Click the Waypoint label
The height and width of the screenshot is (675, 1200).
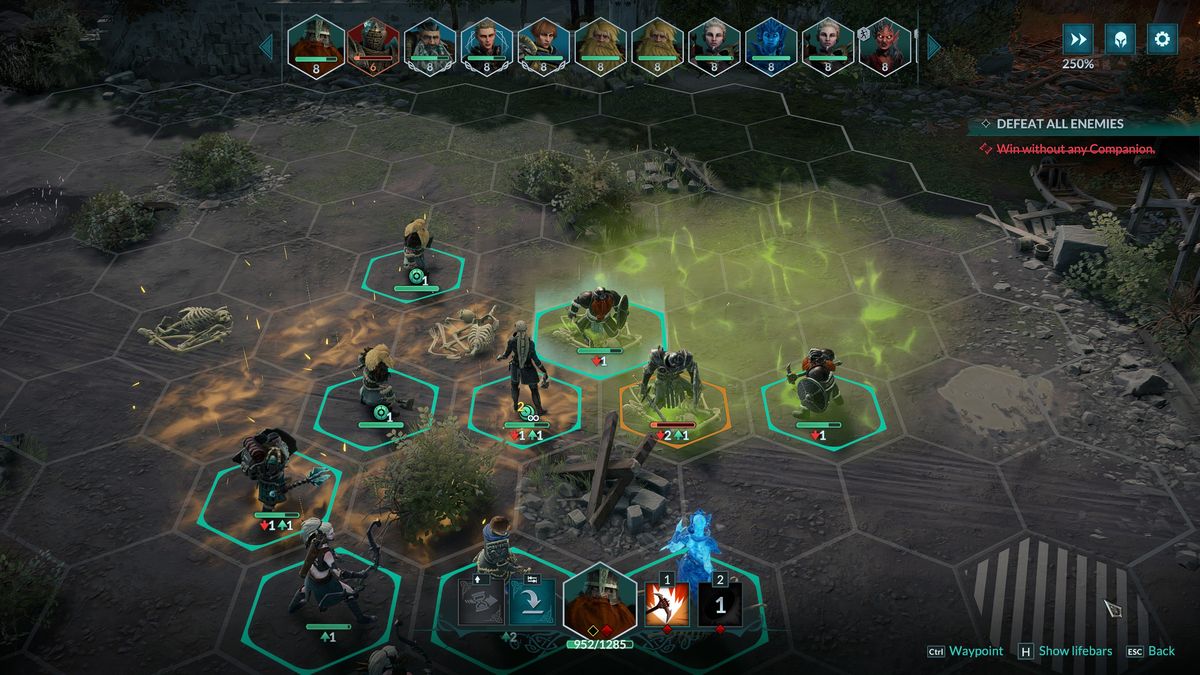[x=975, y=651]
